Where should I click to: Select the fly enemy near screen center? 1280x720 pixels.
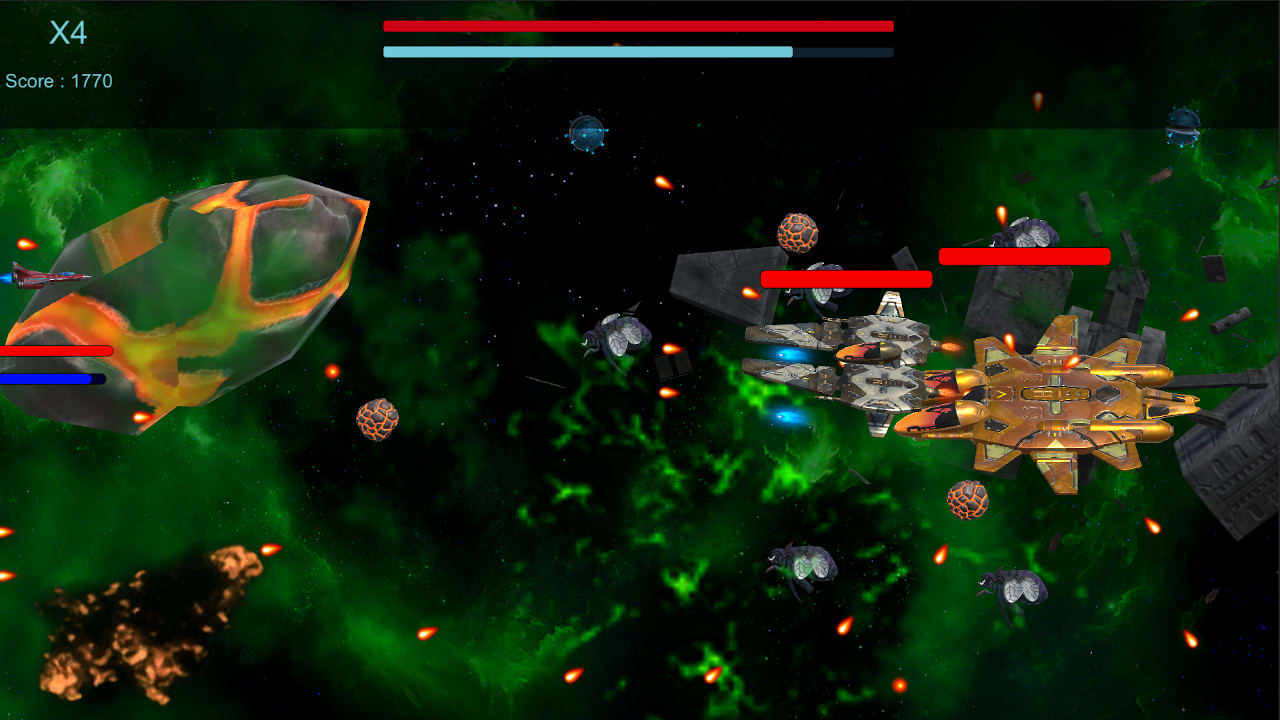coord(618,336)
